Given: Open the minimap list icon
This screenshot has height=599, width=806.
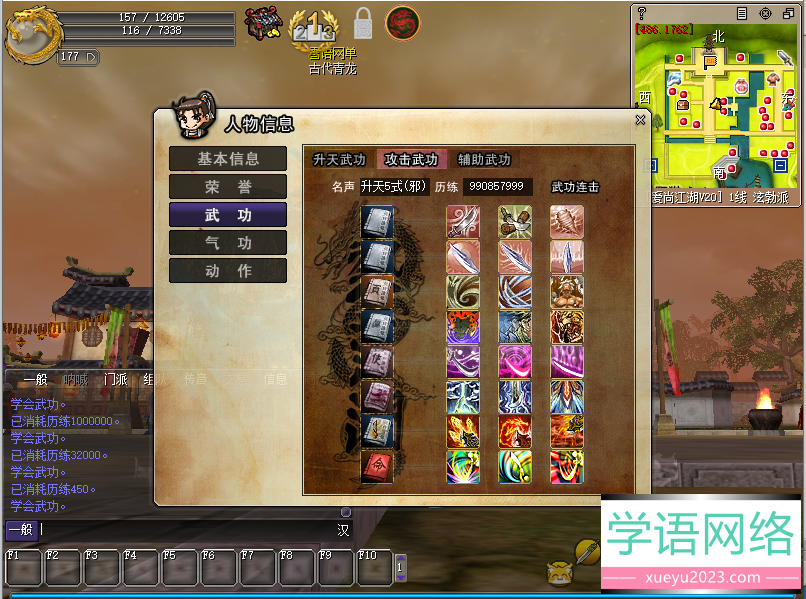Looking at the screenshot, I should click(x=742, y=14).
